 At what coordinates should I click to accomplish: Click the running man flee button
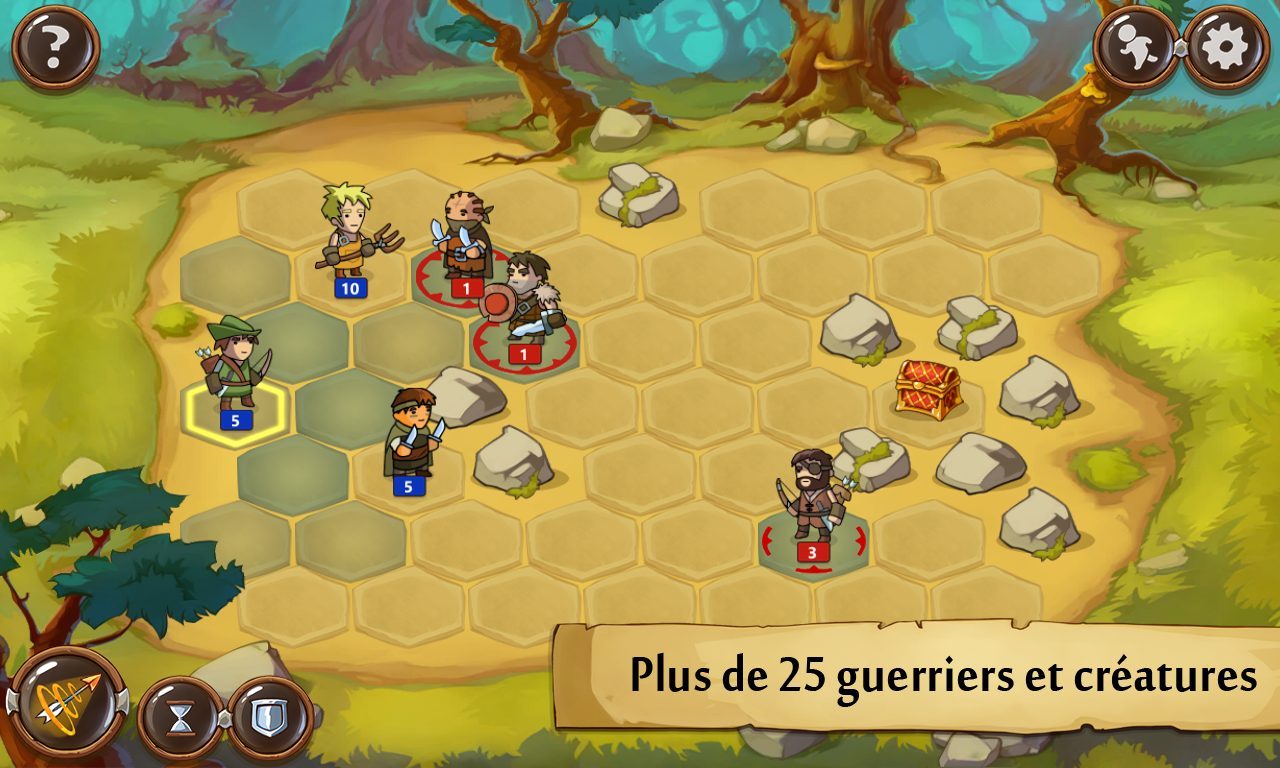point(1138,49)
